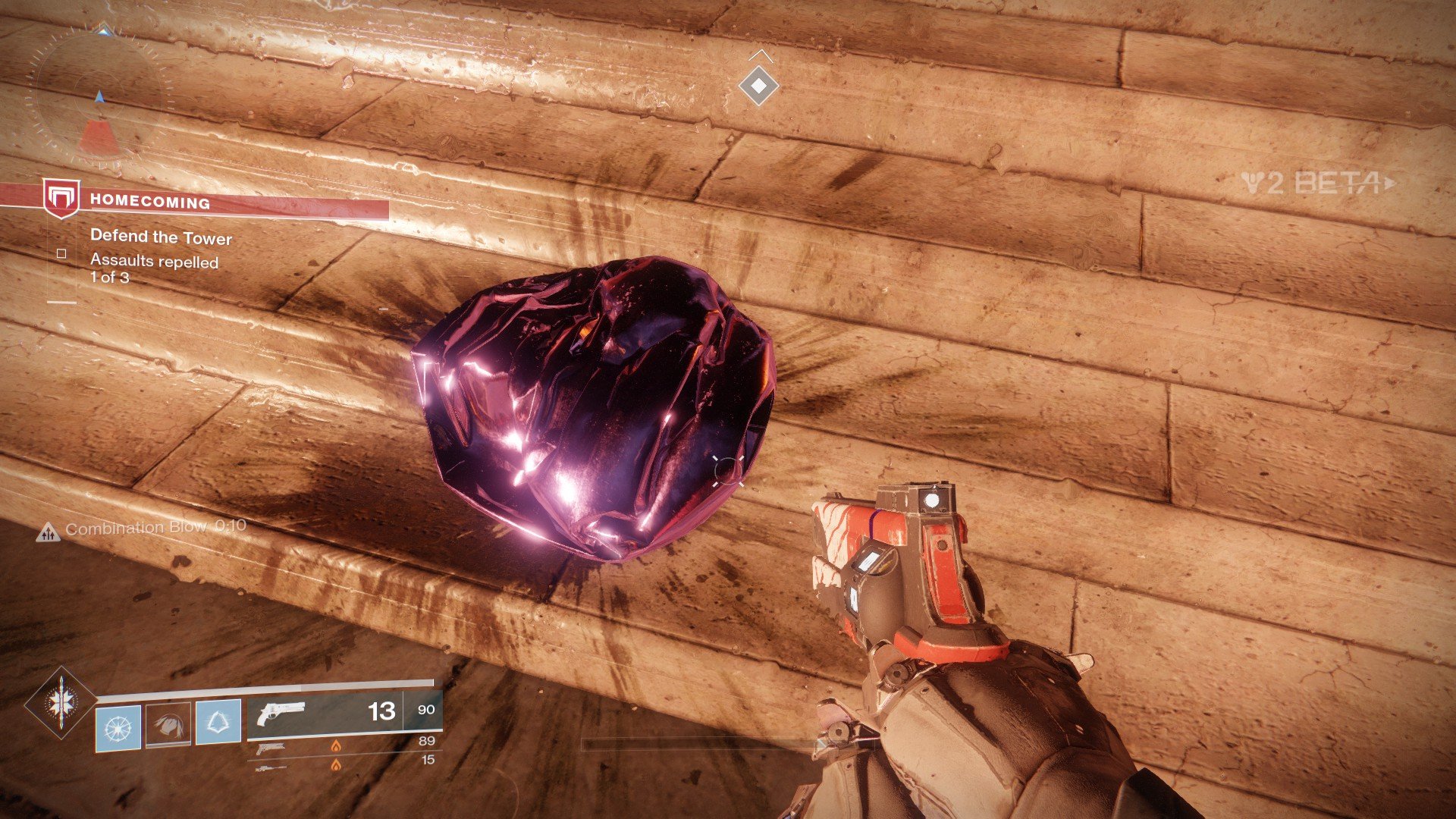1456x819 pixels.
Task: Open the Homecoming quest tracker
Action: point(150,202)
